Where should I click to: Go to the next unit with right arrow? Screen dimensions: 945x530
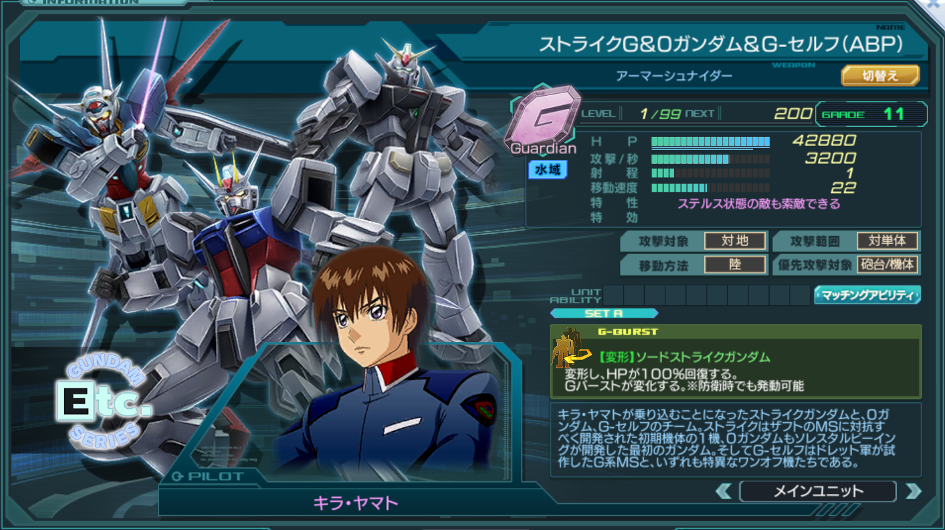tap(911, 491)
